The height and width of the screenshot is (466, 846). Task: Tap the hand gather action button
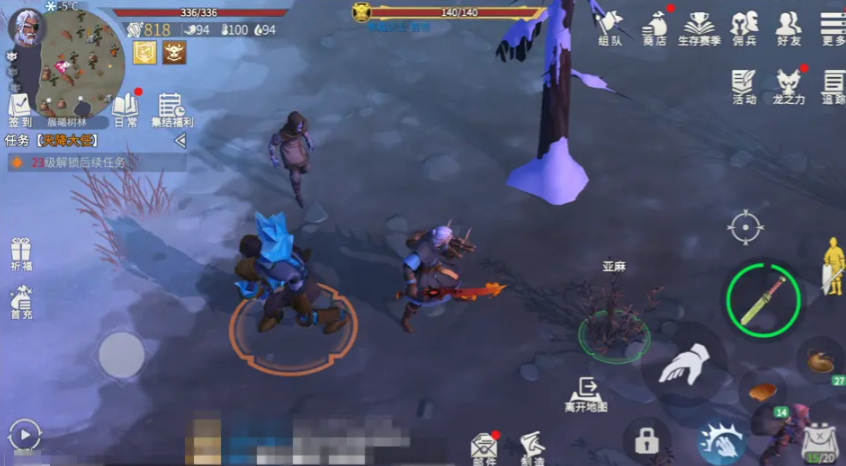[684, 364]
